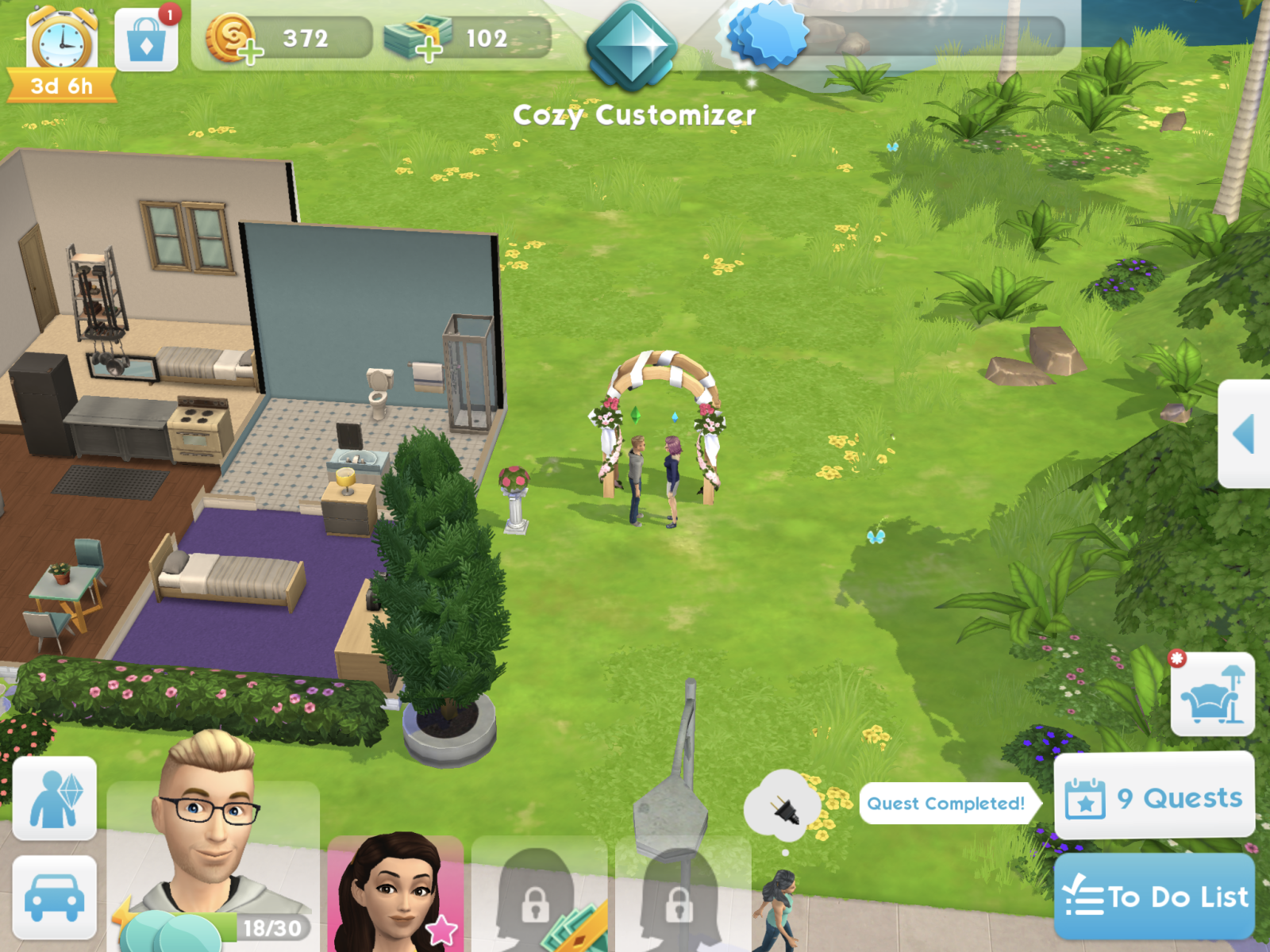The height and width of the screenshot is (952, 1270).
Task: Open the 9 Quests panel
Action: click(x=1154, y=797)
